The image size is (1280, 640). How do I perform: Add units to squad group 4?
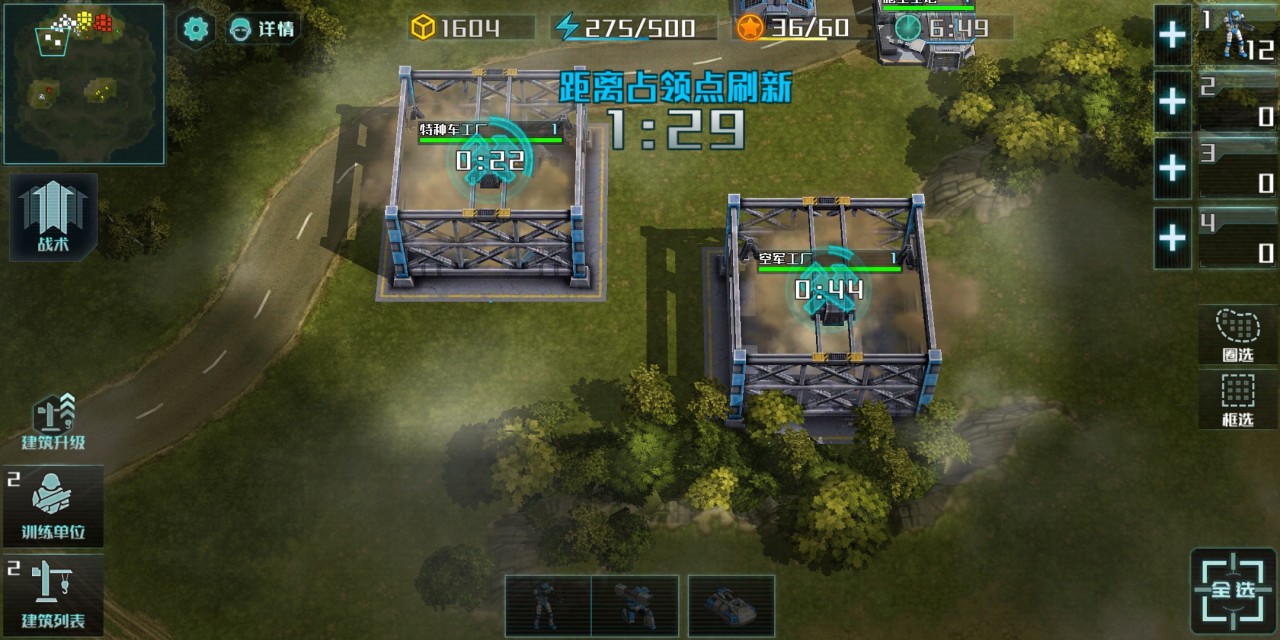(x=1172, y=238)
